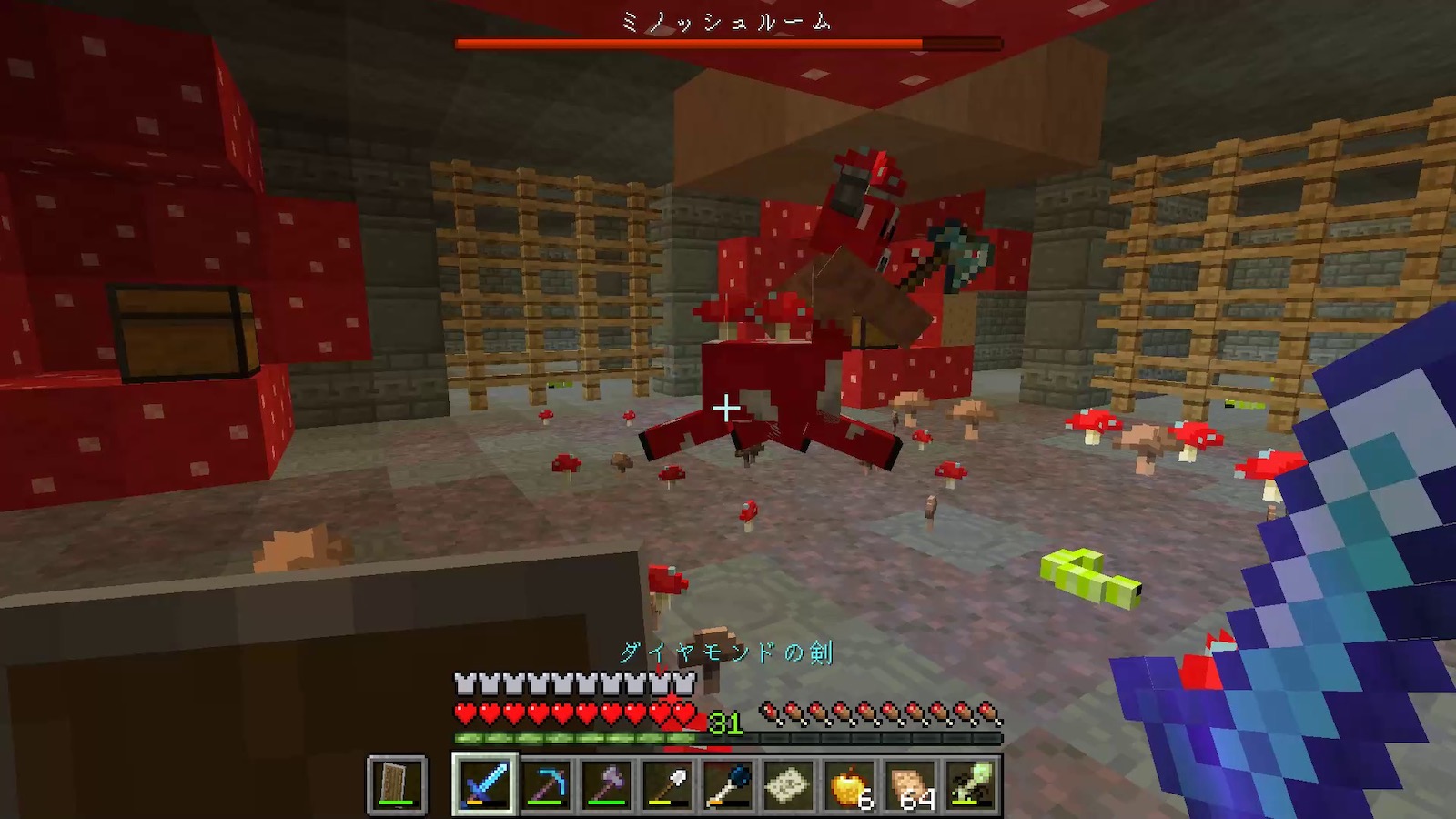Image resolution: width=1456 pixels, height=819 pixels.
Task: Pick the dark blue mace-like weapon slot
Action: (729, 784)
